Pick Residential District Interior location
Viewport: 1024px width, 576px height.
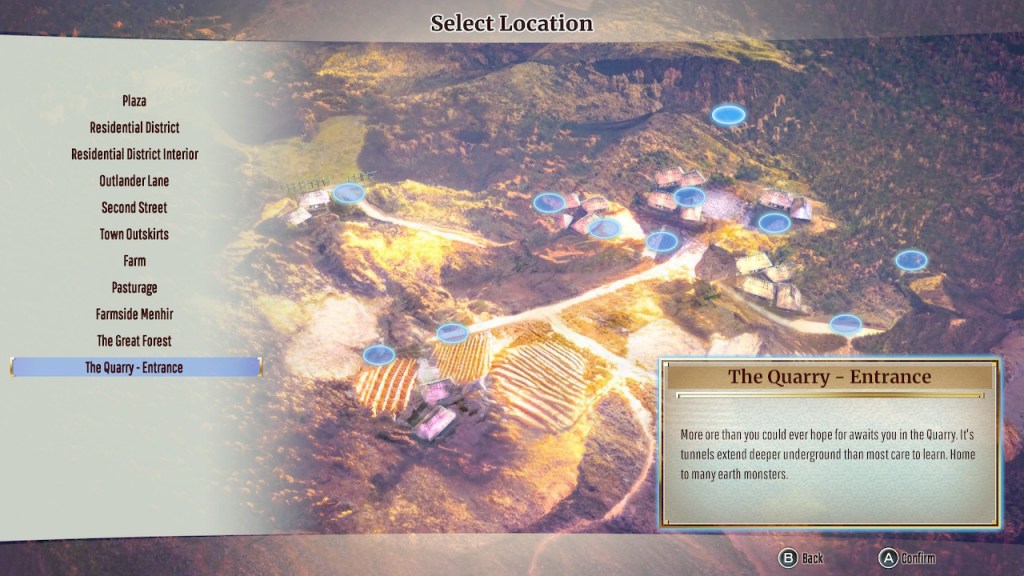coord(135,154)
